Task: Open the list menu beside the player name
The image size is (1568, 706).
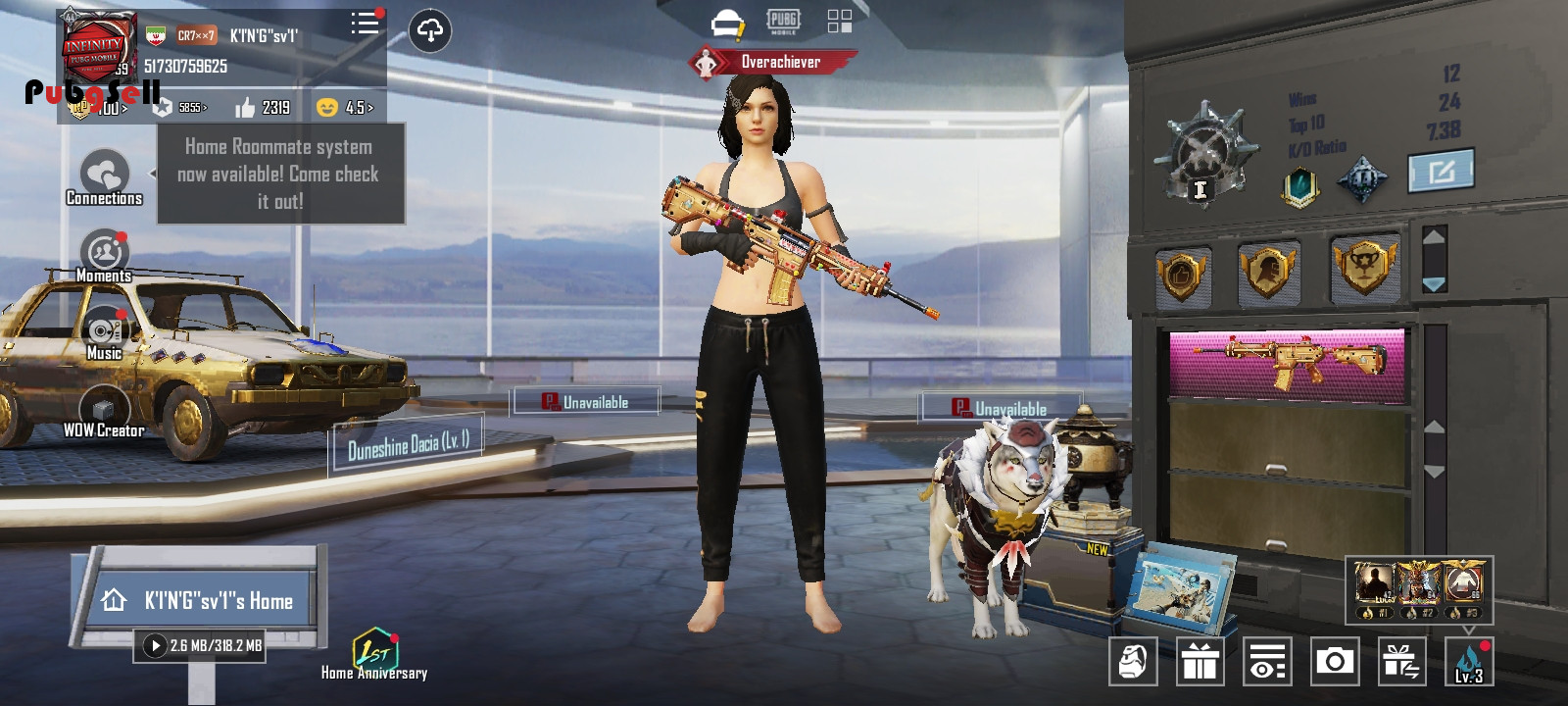Action: coord(365,25)
